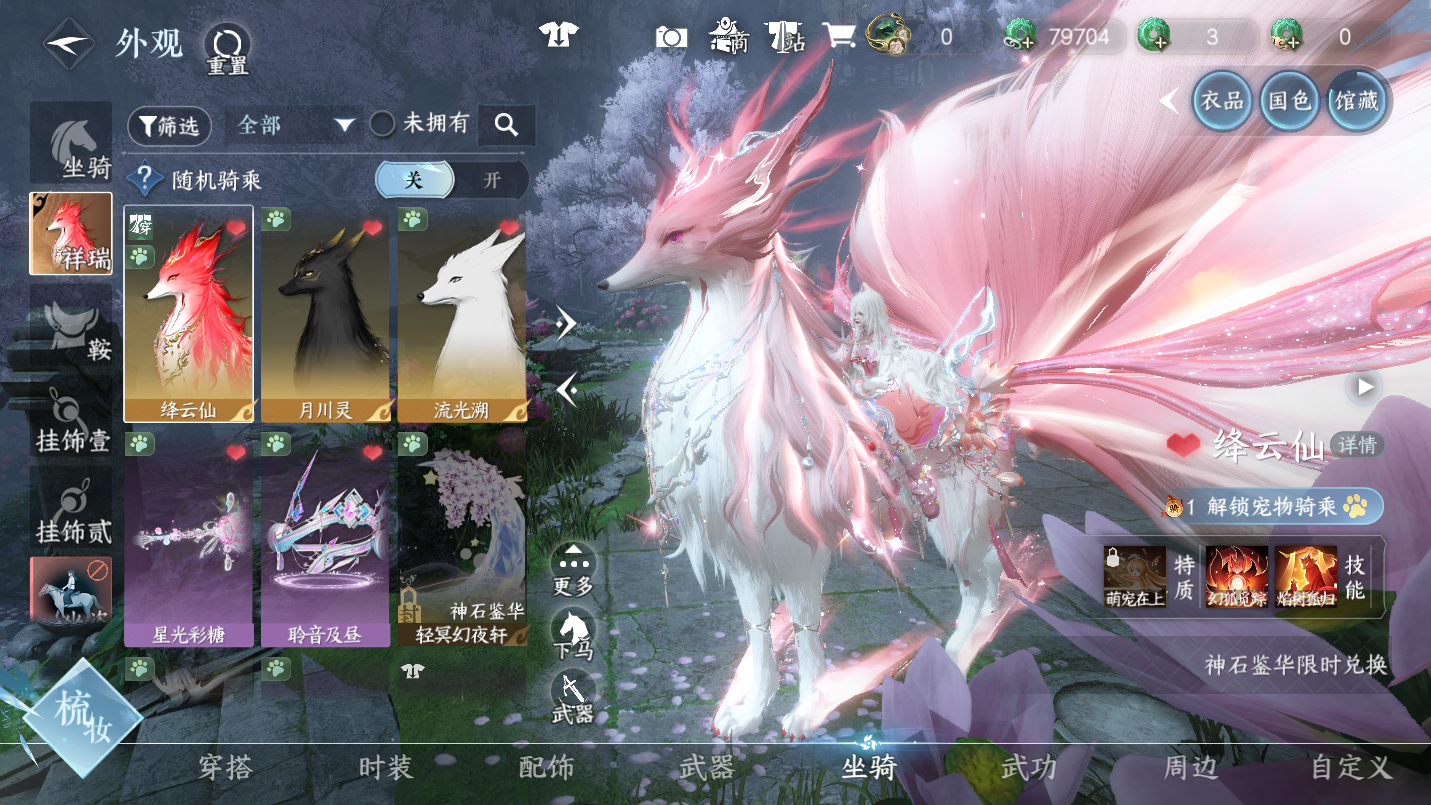Image resolution: width=1431 pixels, height=805 pixels.
Task: Switch to 挂饰壹 category
Action: (71, 415)
